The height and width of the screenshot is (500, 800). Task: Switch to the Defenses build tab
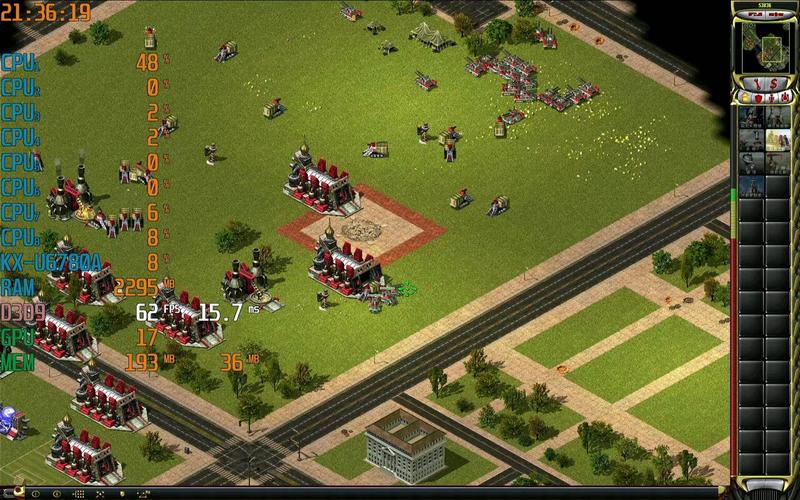coord(757,98)
